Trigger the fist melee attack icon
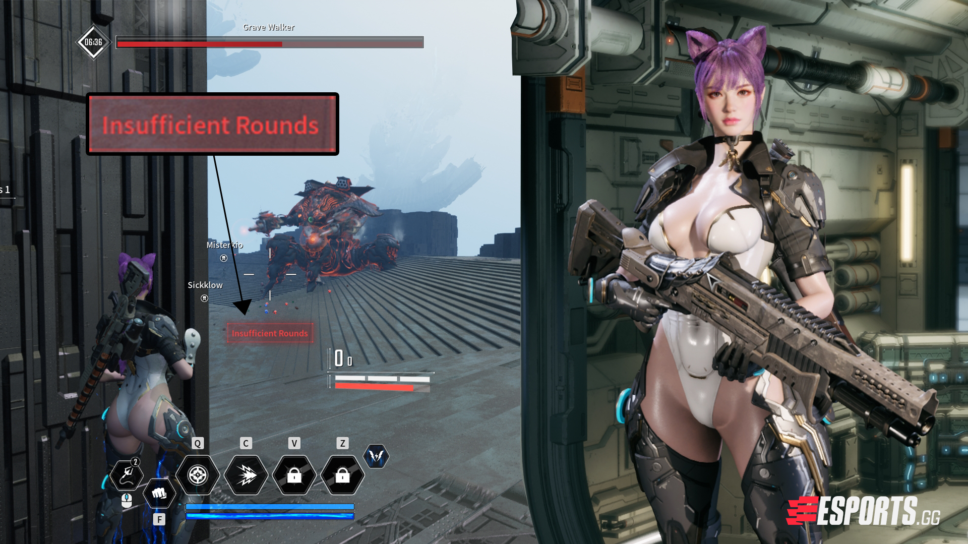This screenshot has height=544, width=968. (x=159, y=492)
